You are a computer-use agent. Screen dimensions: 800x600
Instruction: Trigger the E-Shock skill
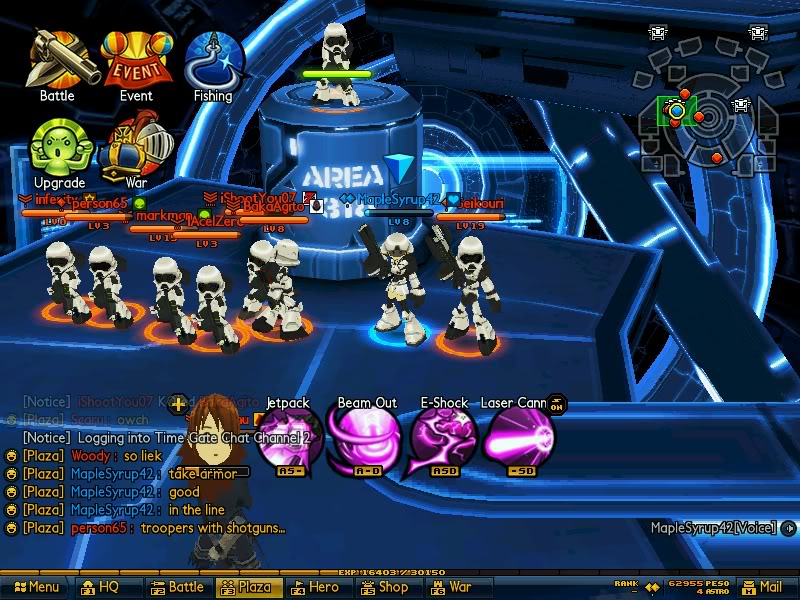(x=443, y=440)
